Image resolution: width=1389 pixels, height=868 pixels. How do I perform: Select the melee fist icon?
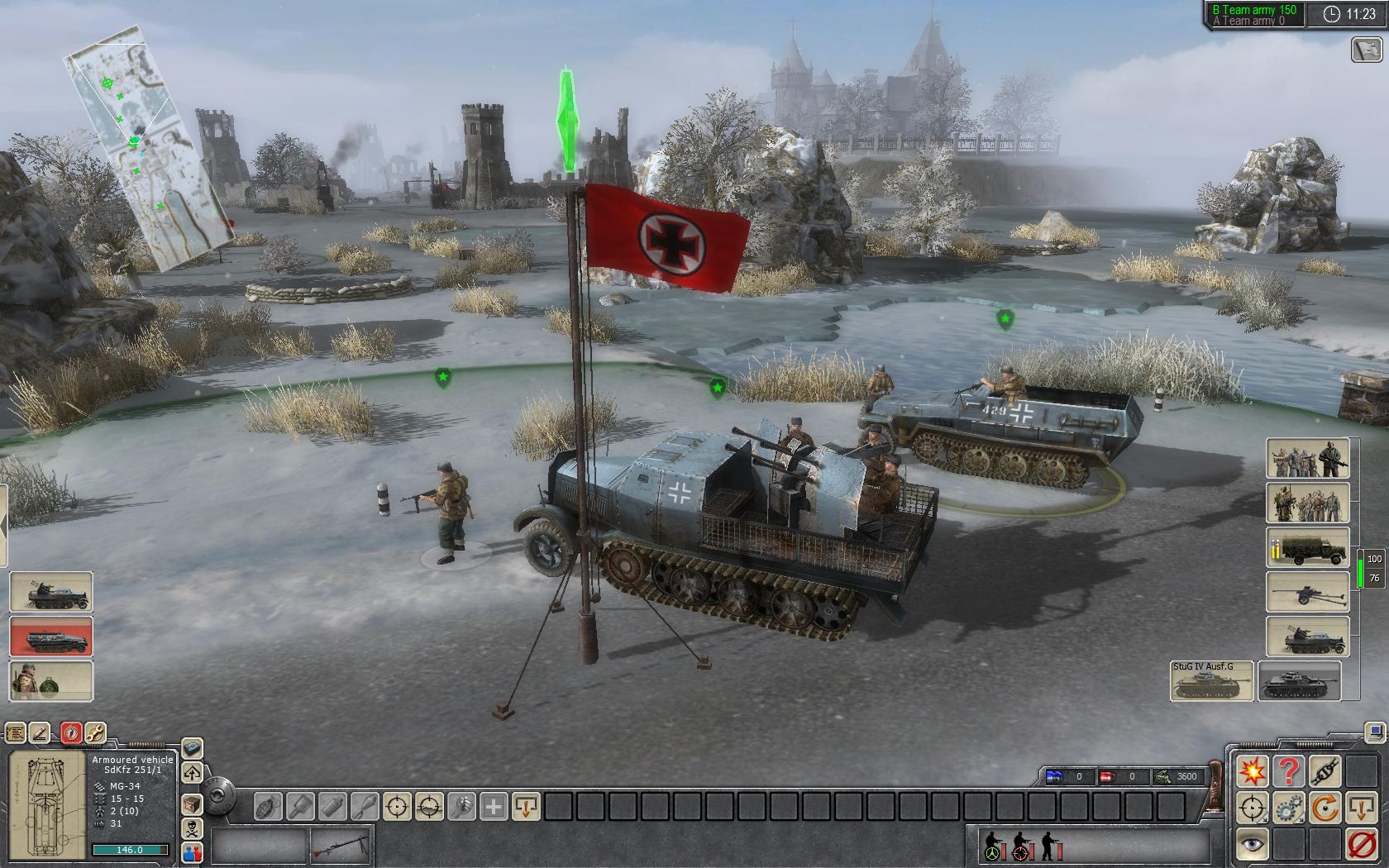pos(461,807)
